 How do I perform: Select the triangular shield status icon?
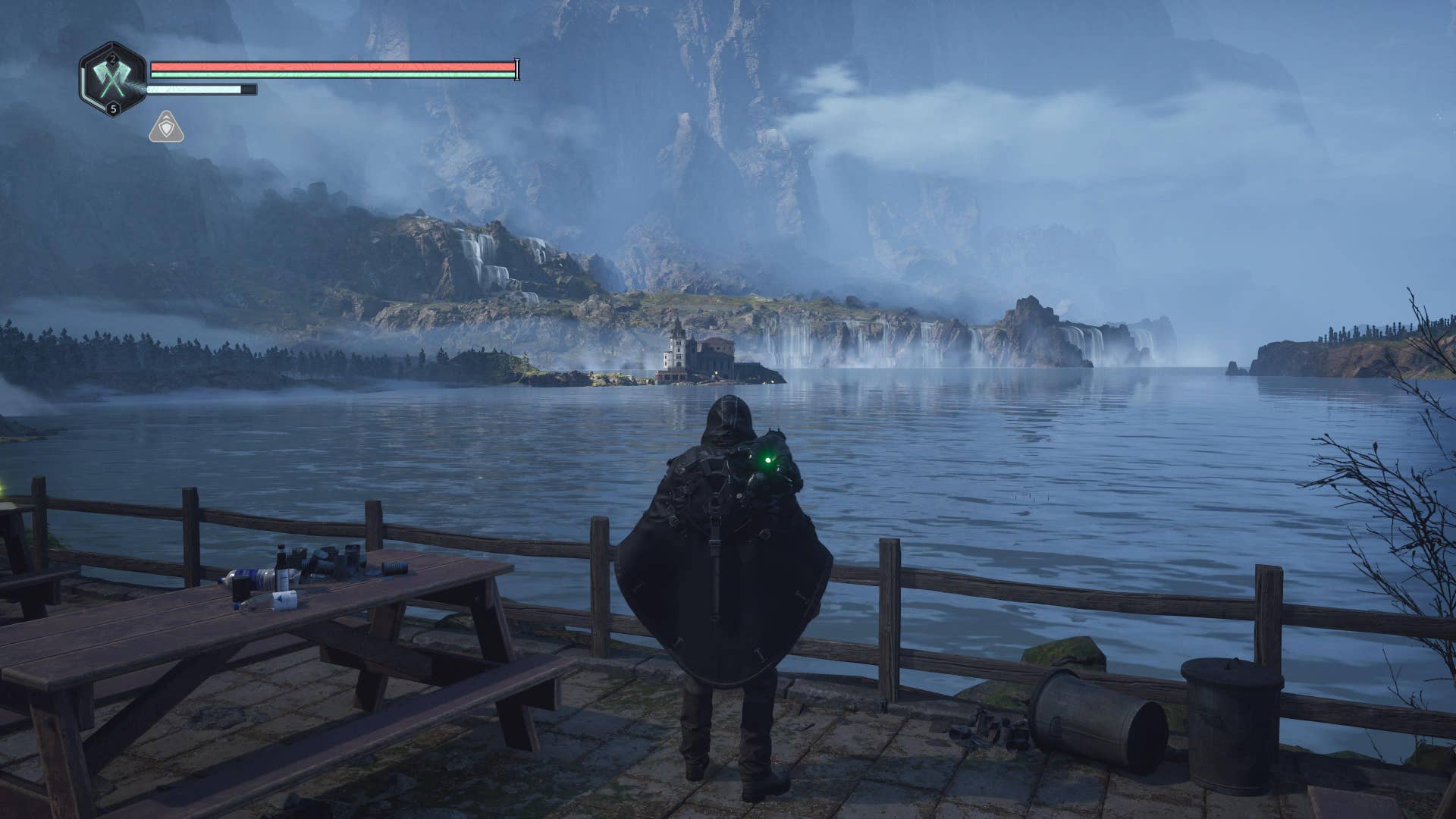pos(166,127)
